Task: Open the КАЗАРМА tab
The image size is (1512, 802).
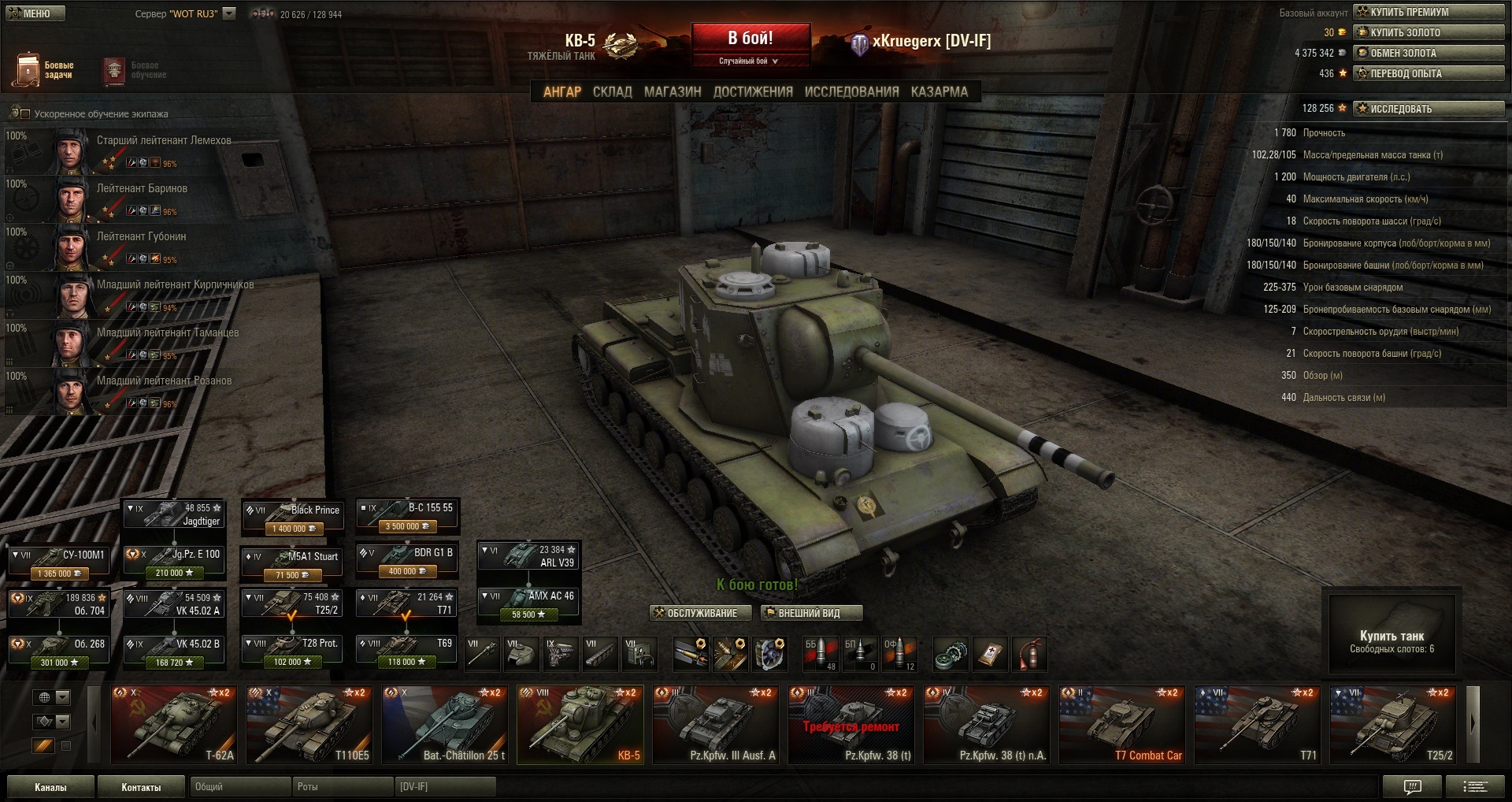Action: (x=939, y=92)
